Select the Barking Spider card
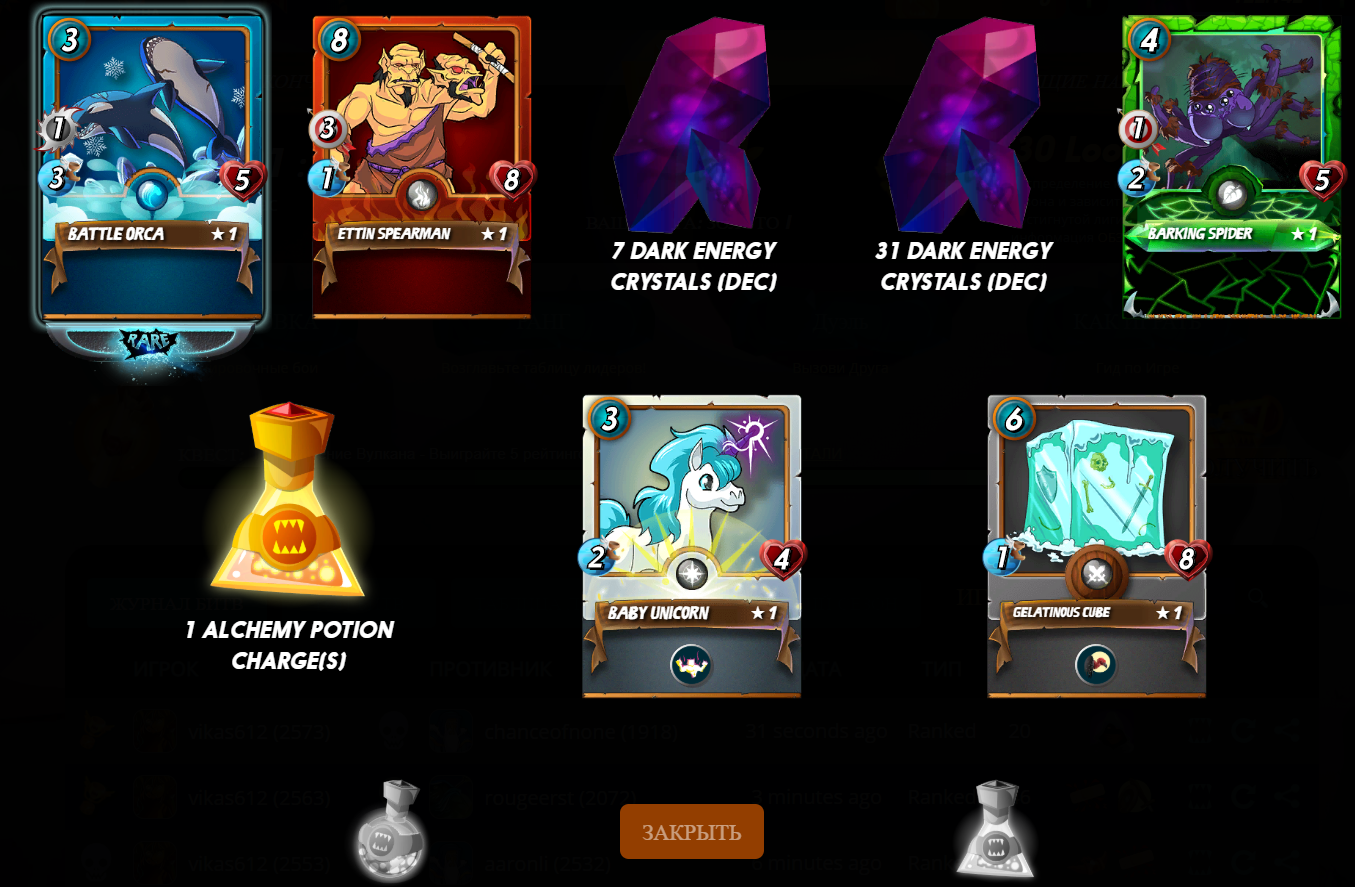The height and width of the screenshot is (887, 1355). (1231, 166)
